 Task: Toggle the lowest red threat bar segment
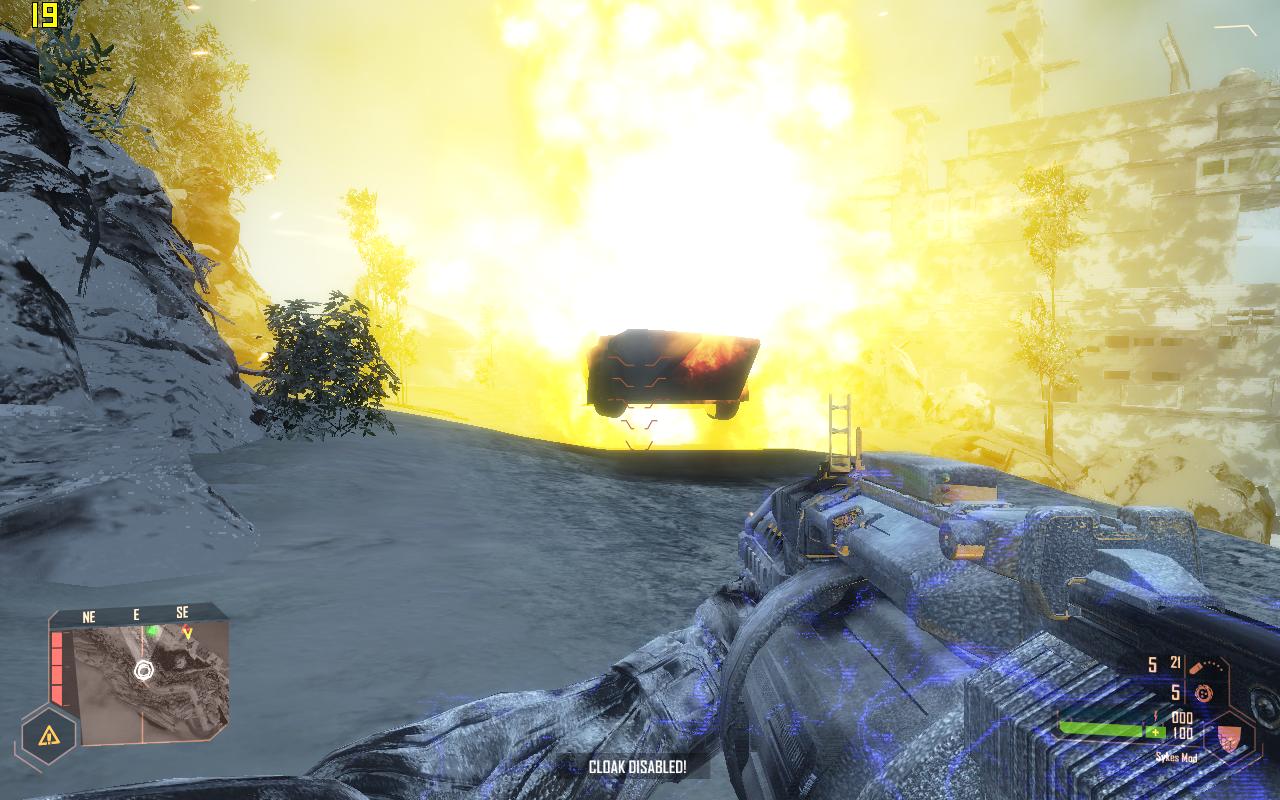pyautogui.click(x=57, y=694)
